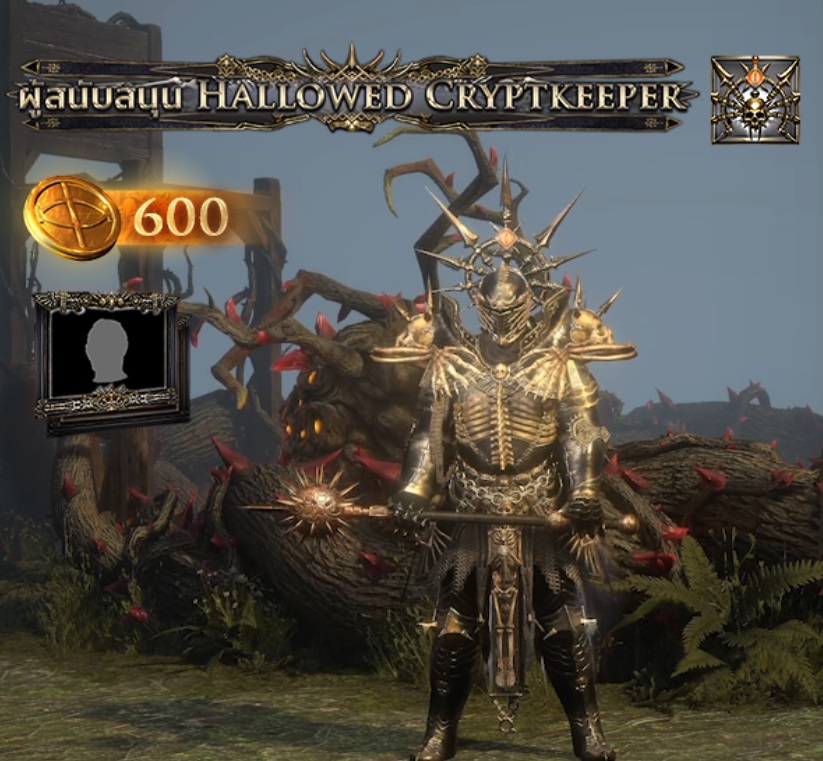The width and height of the screenshot is (823, 761).
Task: Open the skull emblem icon beside the title
Action: pos(755,99)
